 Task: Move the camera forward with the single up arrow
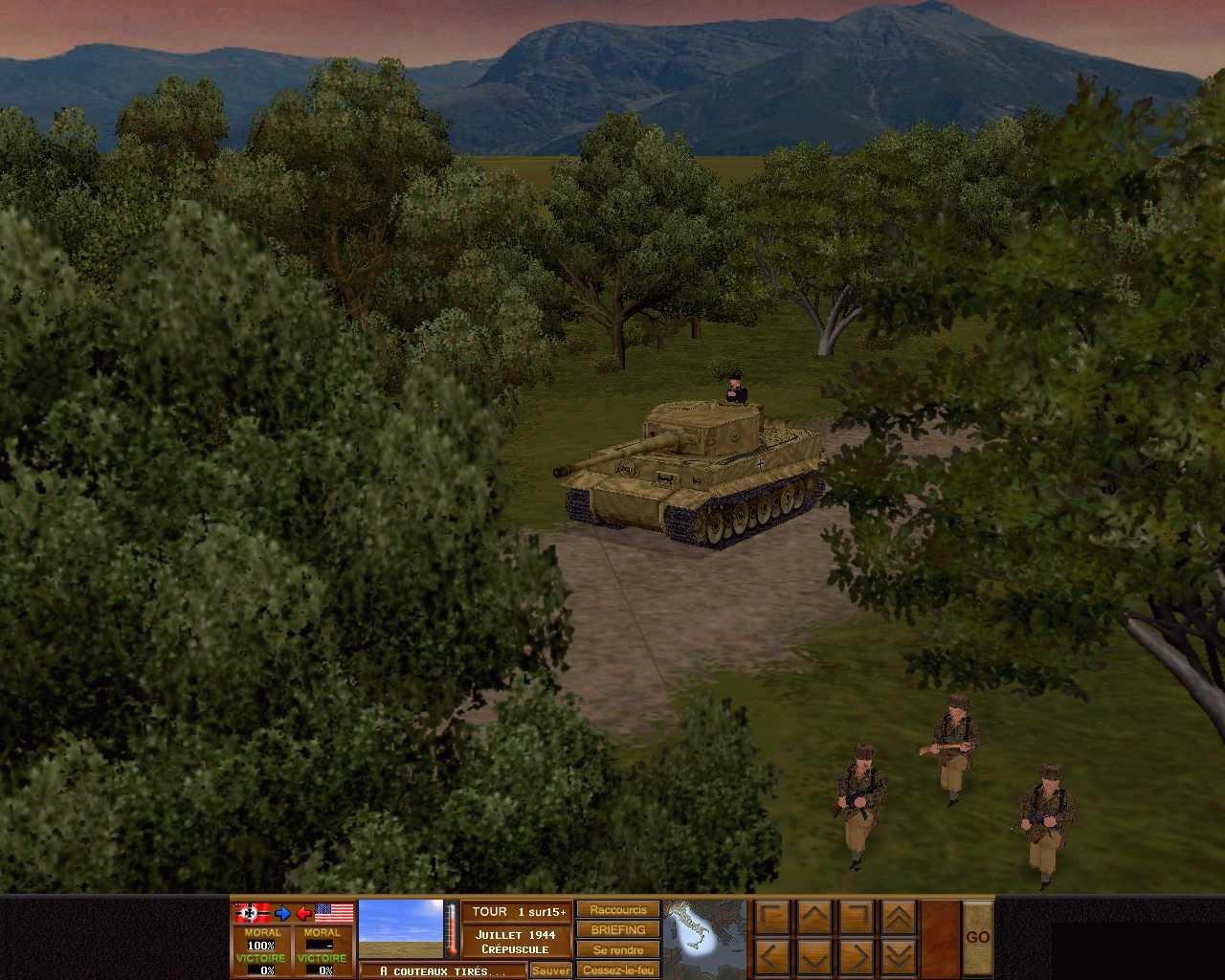pos(814,917)
